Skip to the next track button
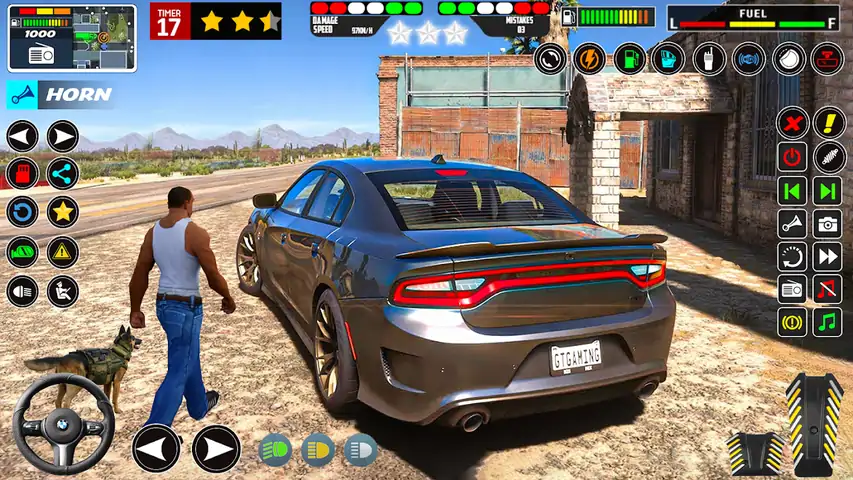The image size is (853, 480). tap(827, 190)
